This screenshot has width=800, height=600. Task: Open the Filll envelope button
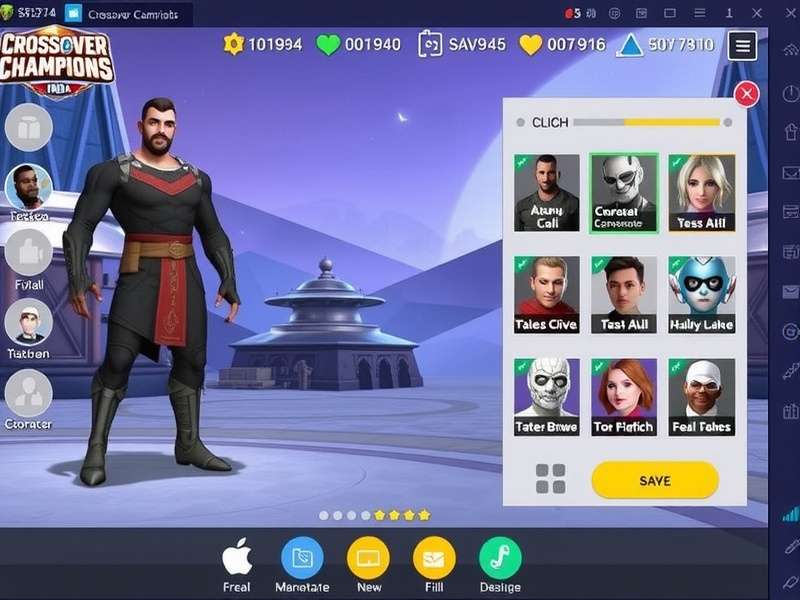click(x=434, y=558)
